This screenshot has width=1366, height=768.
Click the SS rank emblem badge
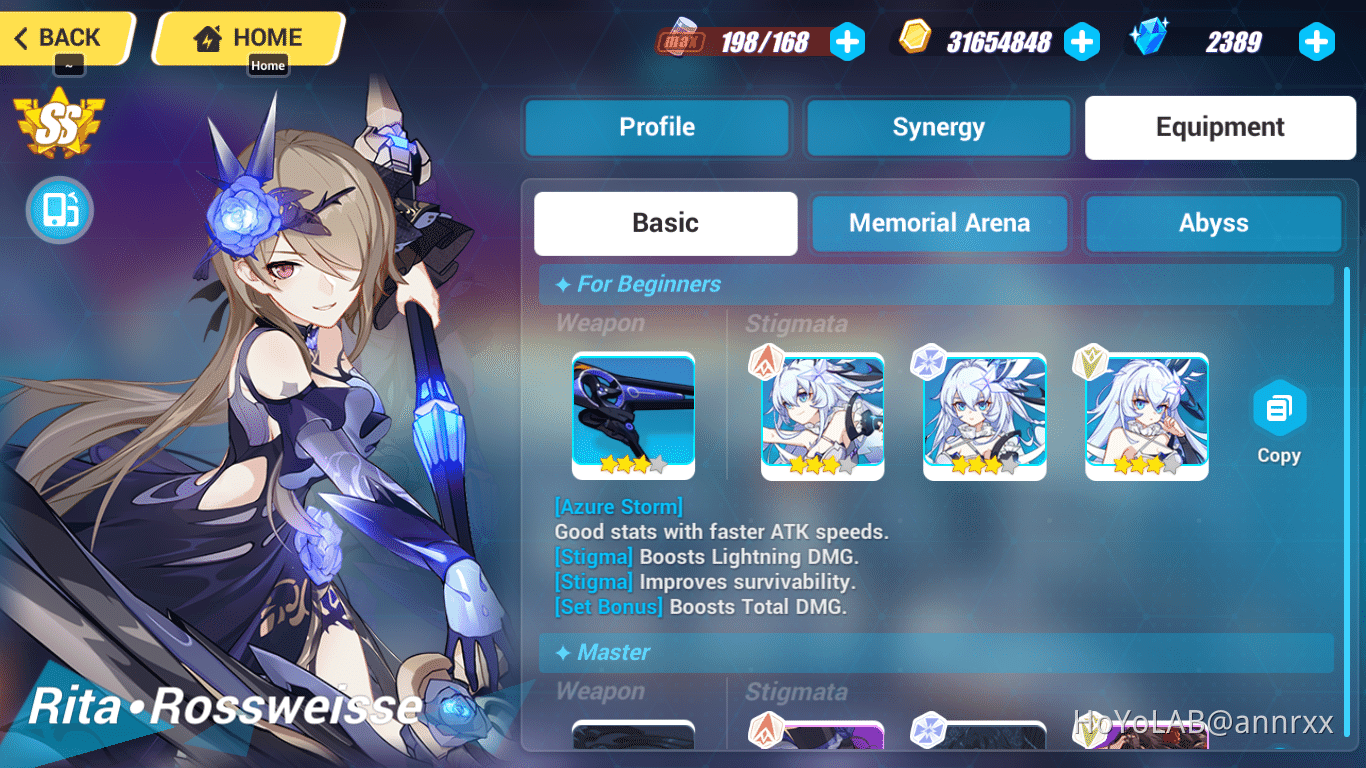[57, 125]
